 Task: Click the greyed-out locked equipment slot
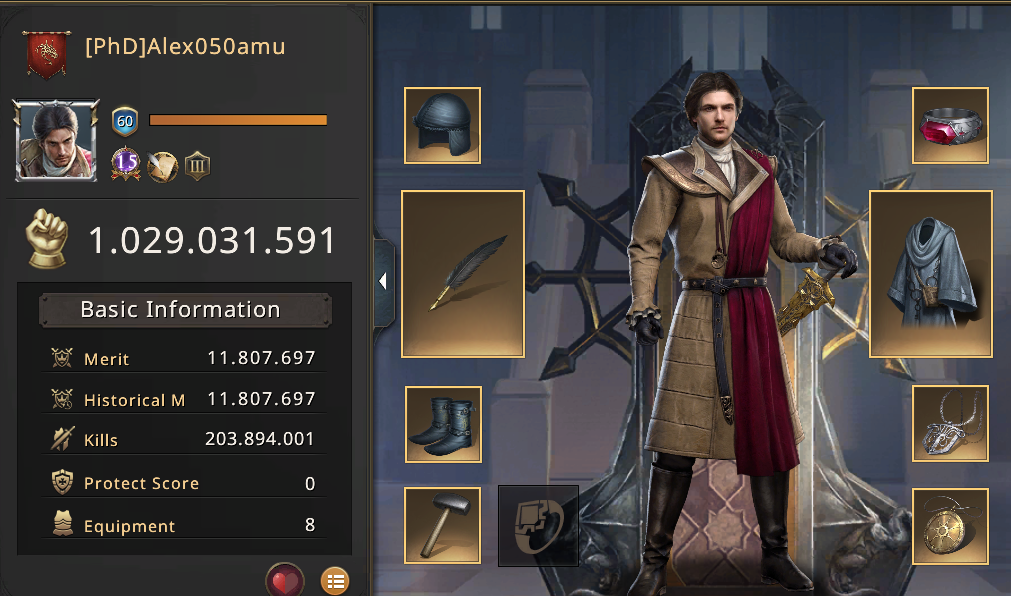click(538, 525)
